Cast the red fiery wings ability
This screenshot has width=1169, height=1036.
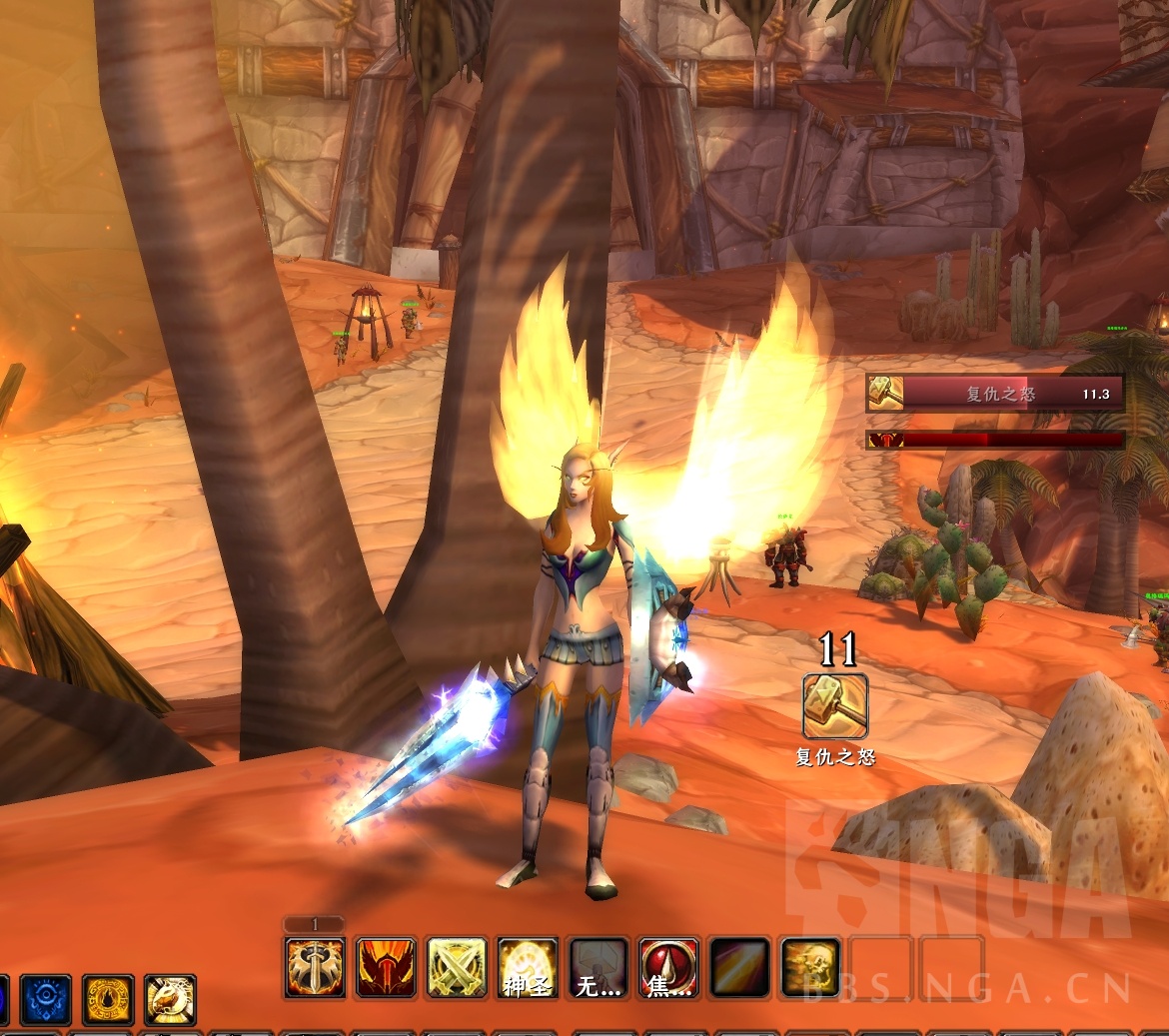tap(386, 967)
